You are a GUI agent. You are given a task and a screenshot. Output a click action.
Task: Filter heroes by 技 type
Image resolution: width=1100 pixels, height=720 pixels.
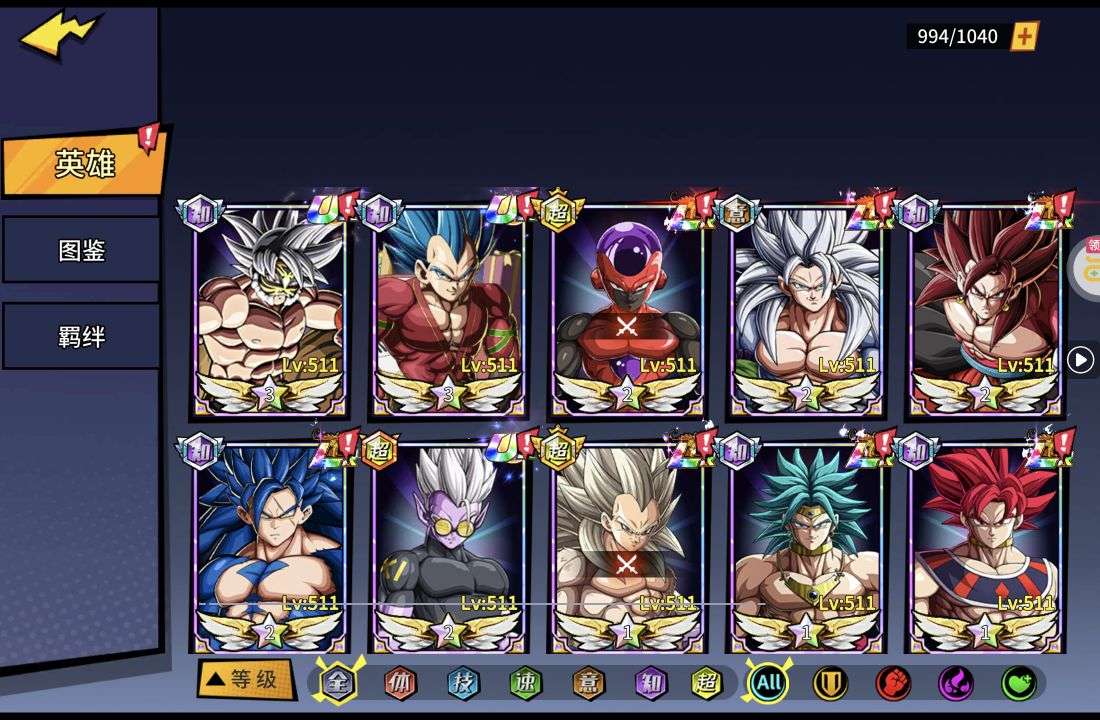point(463,683)
